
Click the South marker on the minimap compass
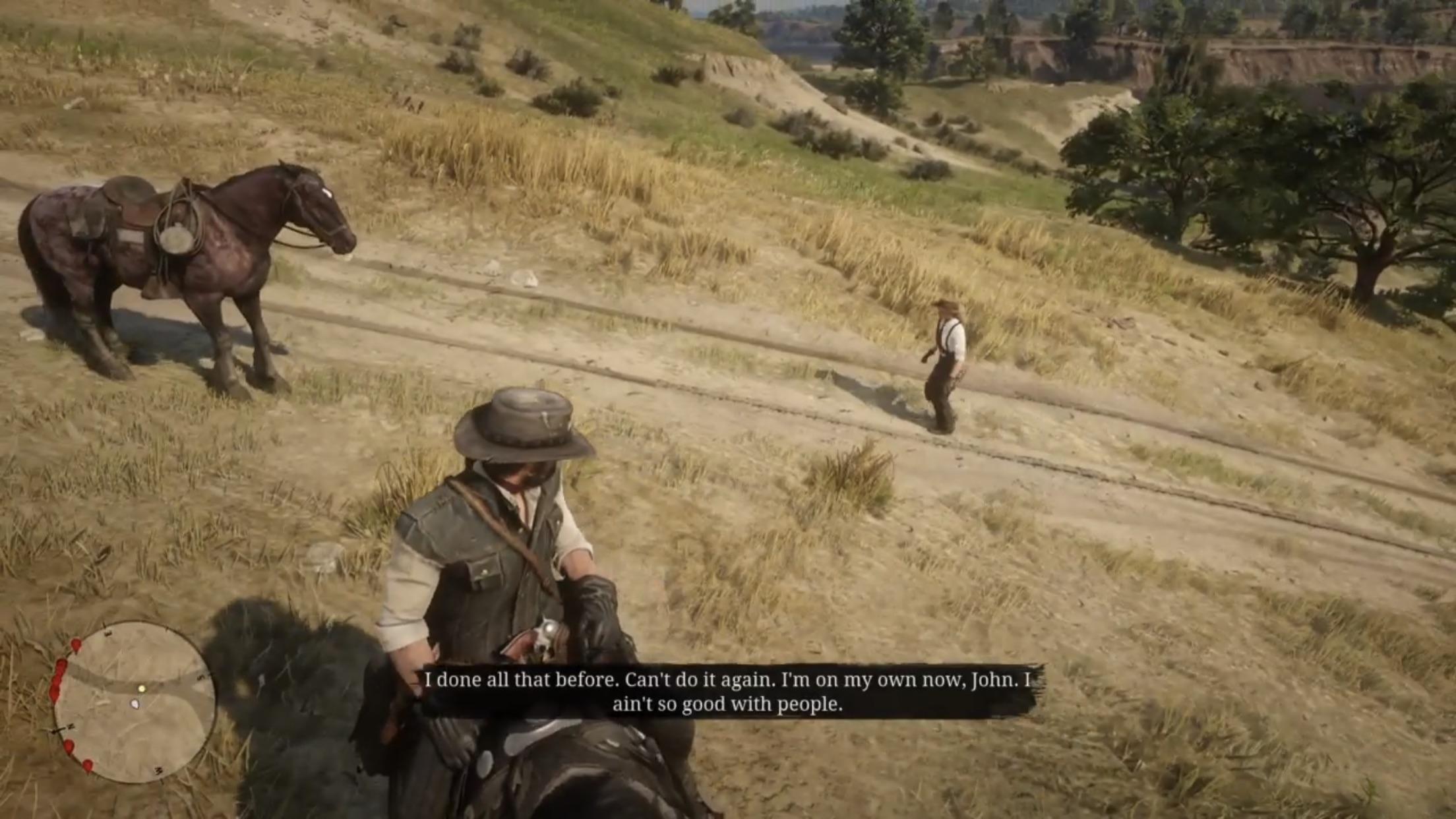click(x=199, y=677)
